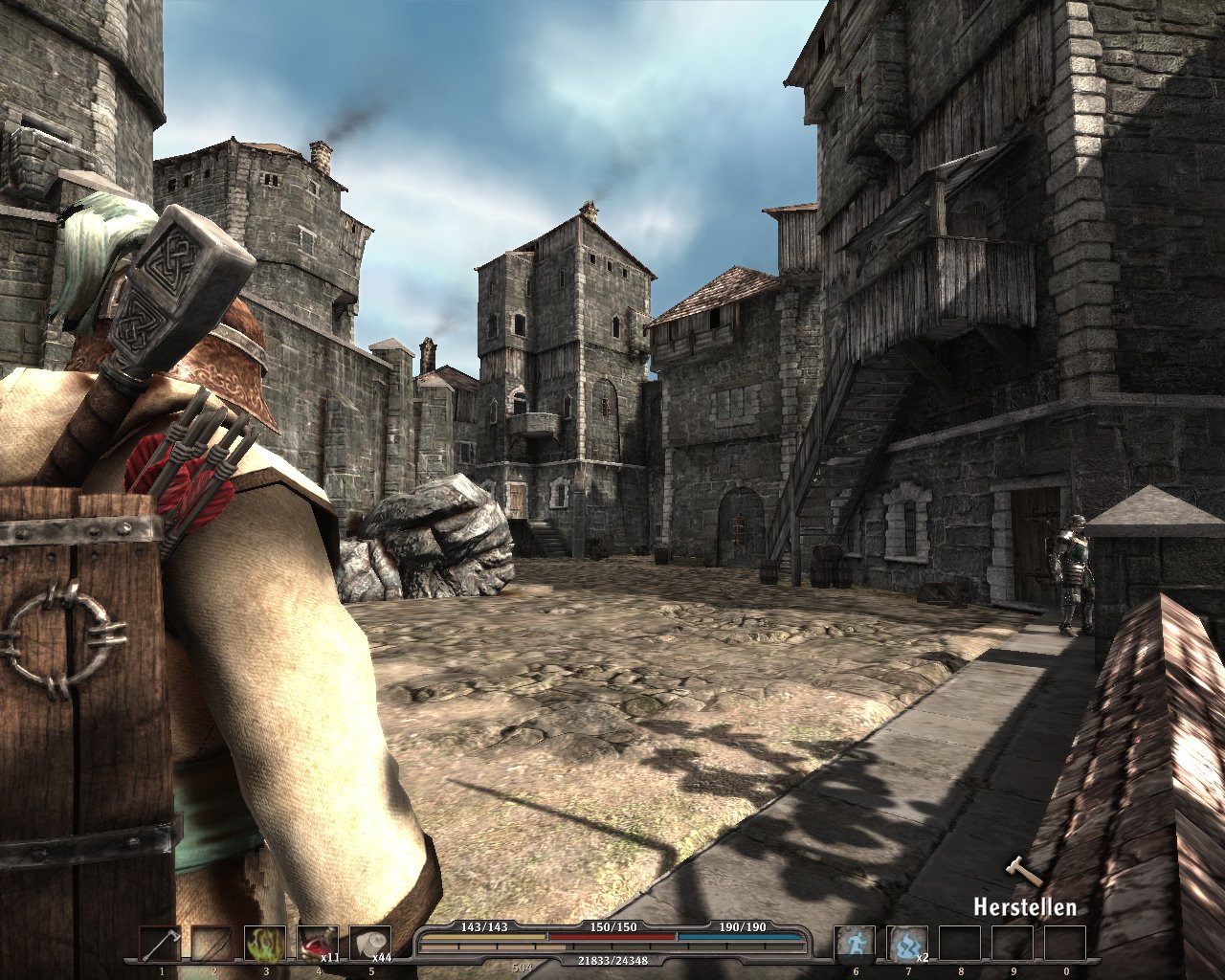Use the blue flame scroll with x2 count
Viewport: 1225px width, 980px height.
pyautogui.click(x=906, y=943)
